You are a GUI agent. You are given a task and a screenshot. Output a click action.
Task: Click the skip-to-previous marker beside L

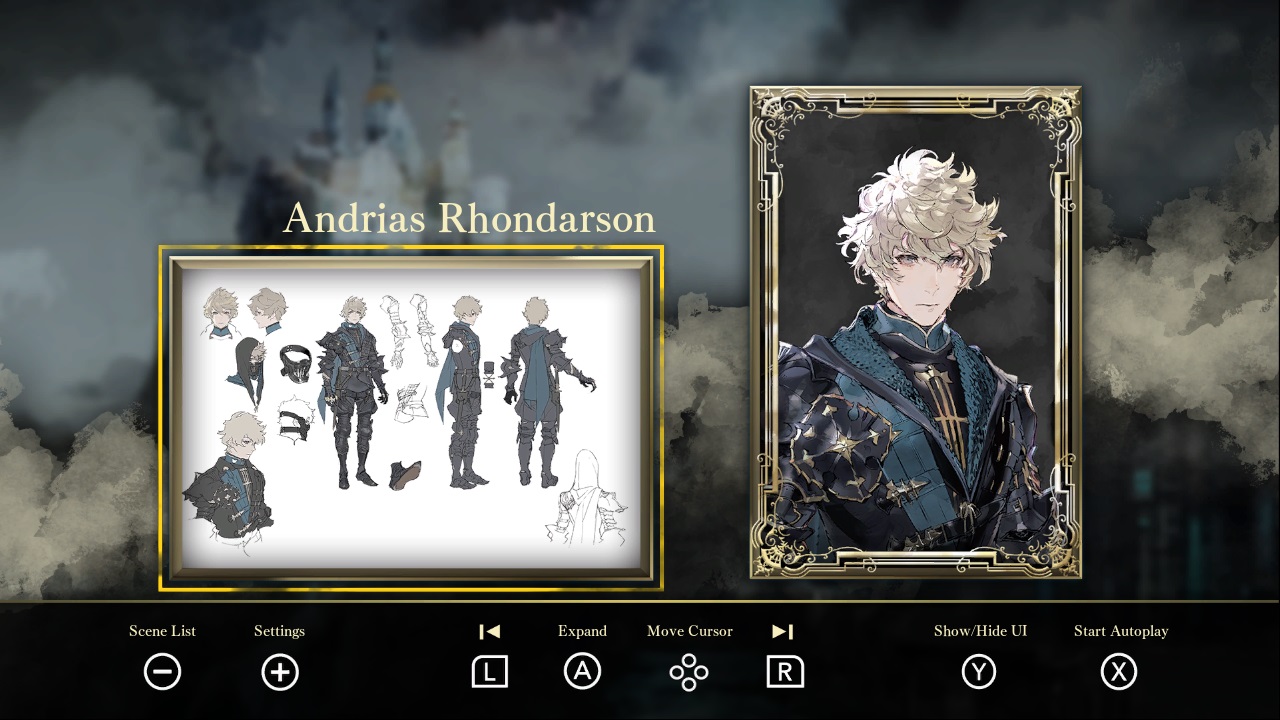(488, 631)
